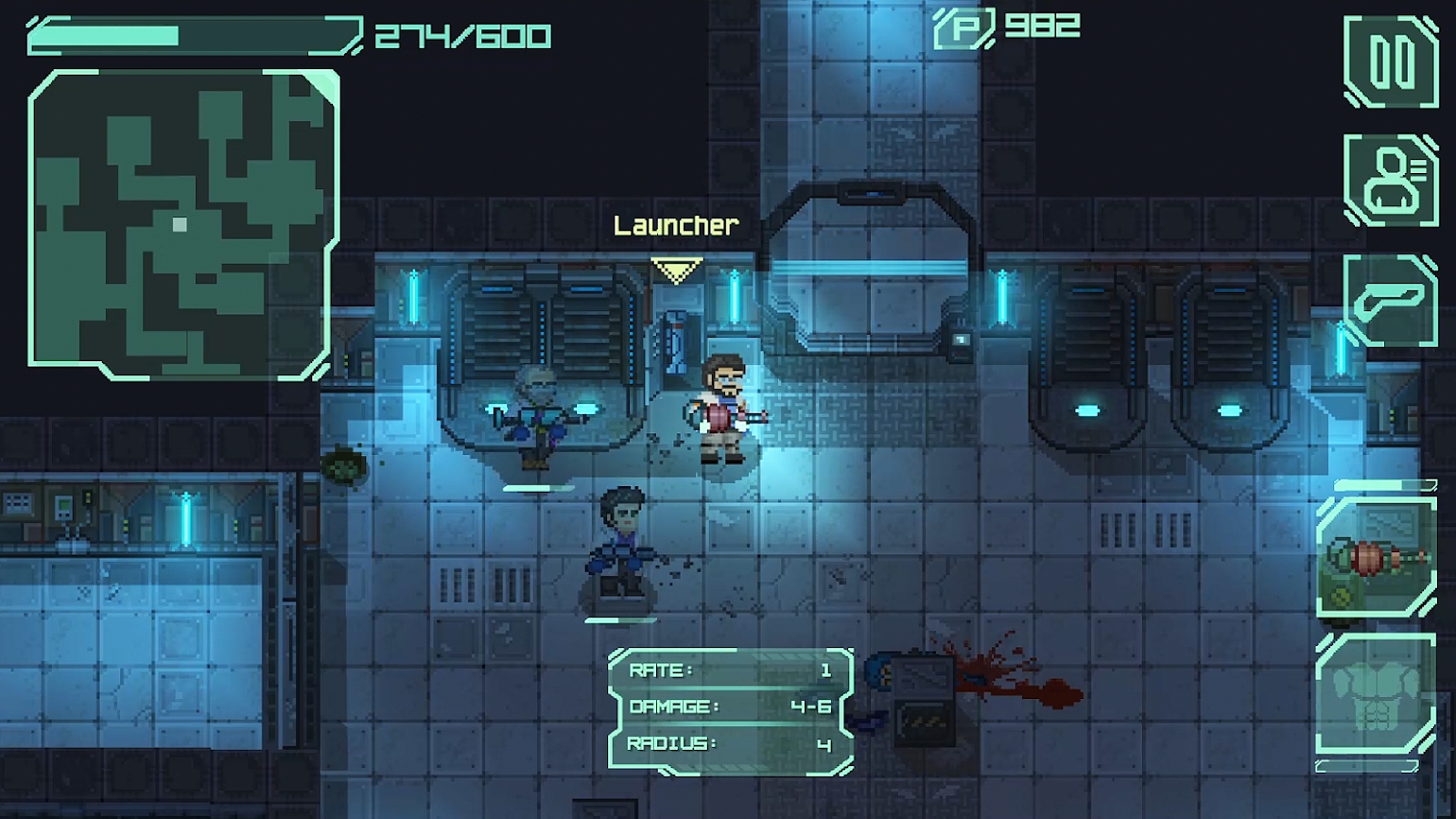Open the character profile screen

click(1391, 180)
